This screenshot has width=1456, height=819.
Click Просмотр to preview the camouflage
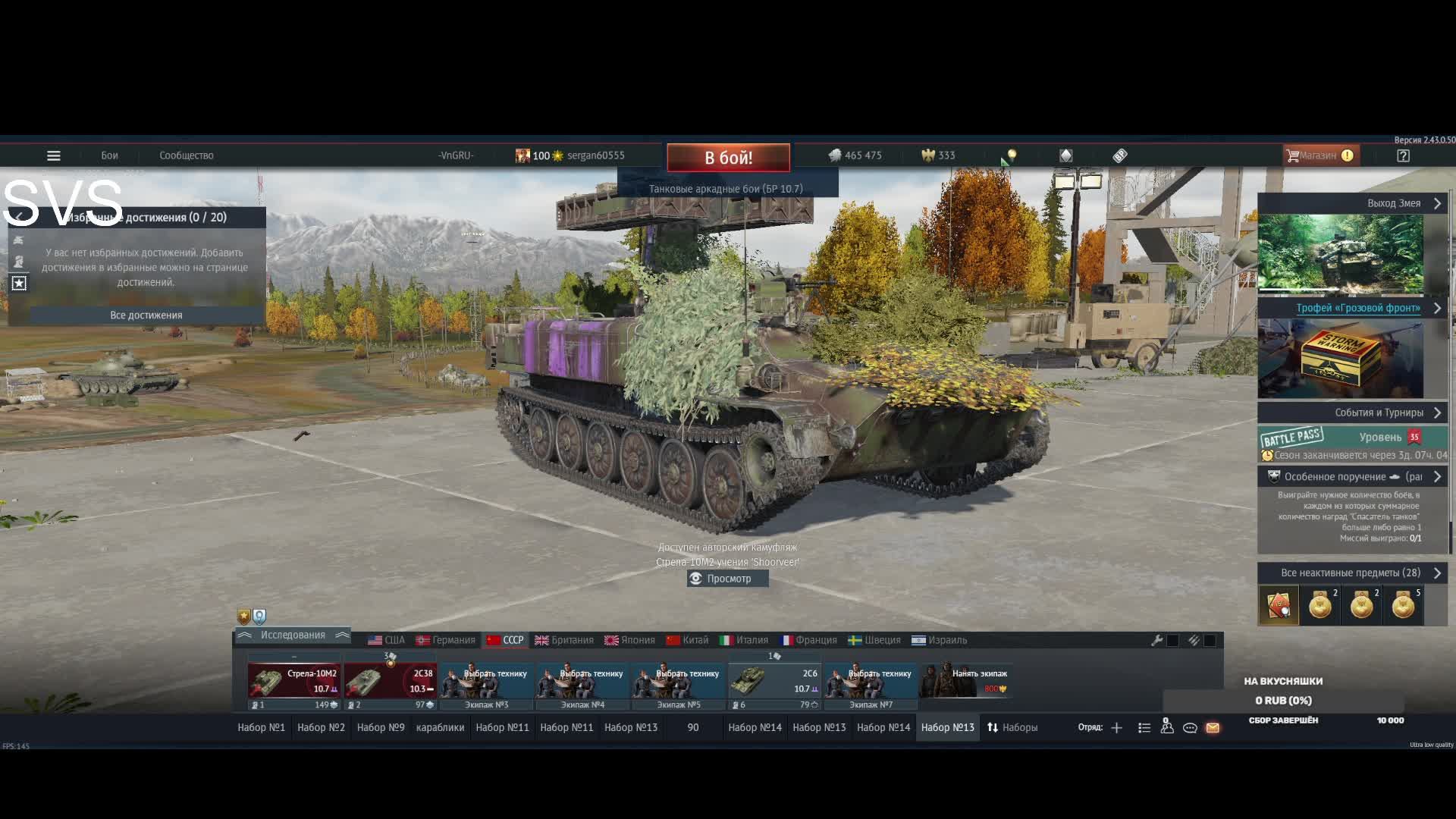(728, 579)
